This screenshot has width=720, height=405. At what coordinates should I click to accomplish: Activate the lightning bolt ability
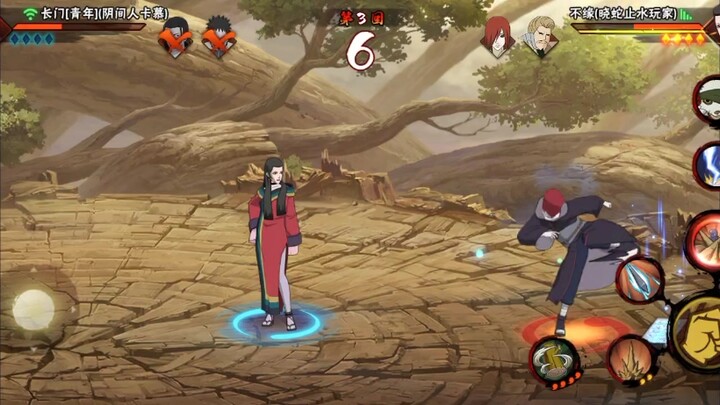[x=708, y=164]
